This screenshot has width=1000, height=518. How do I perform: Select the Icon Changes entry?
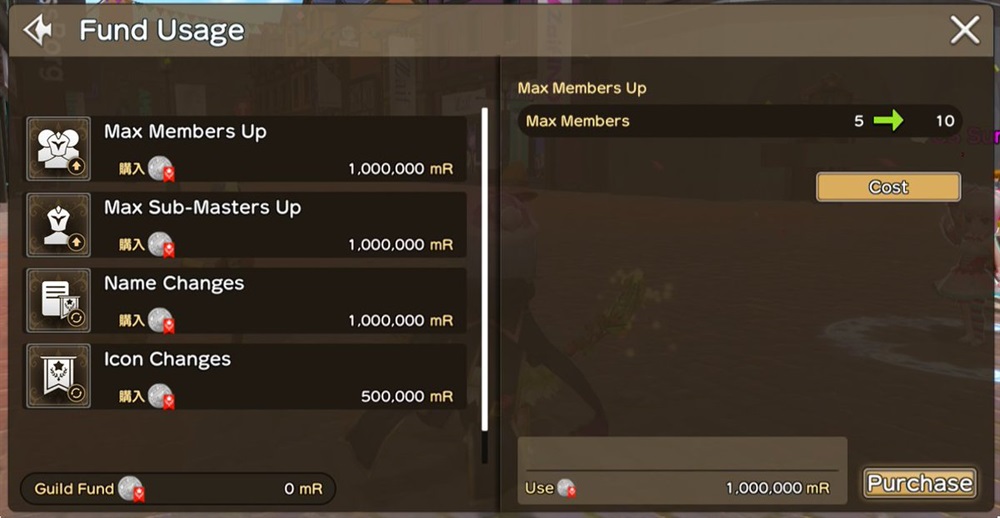click(246, 377)
